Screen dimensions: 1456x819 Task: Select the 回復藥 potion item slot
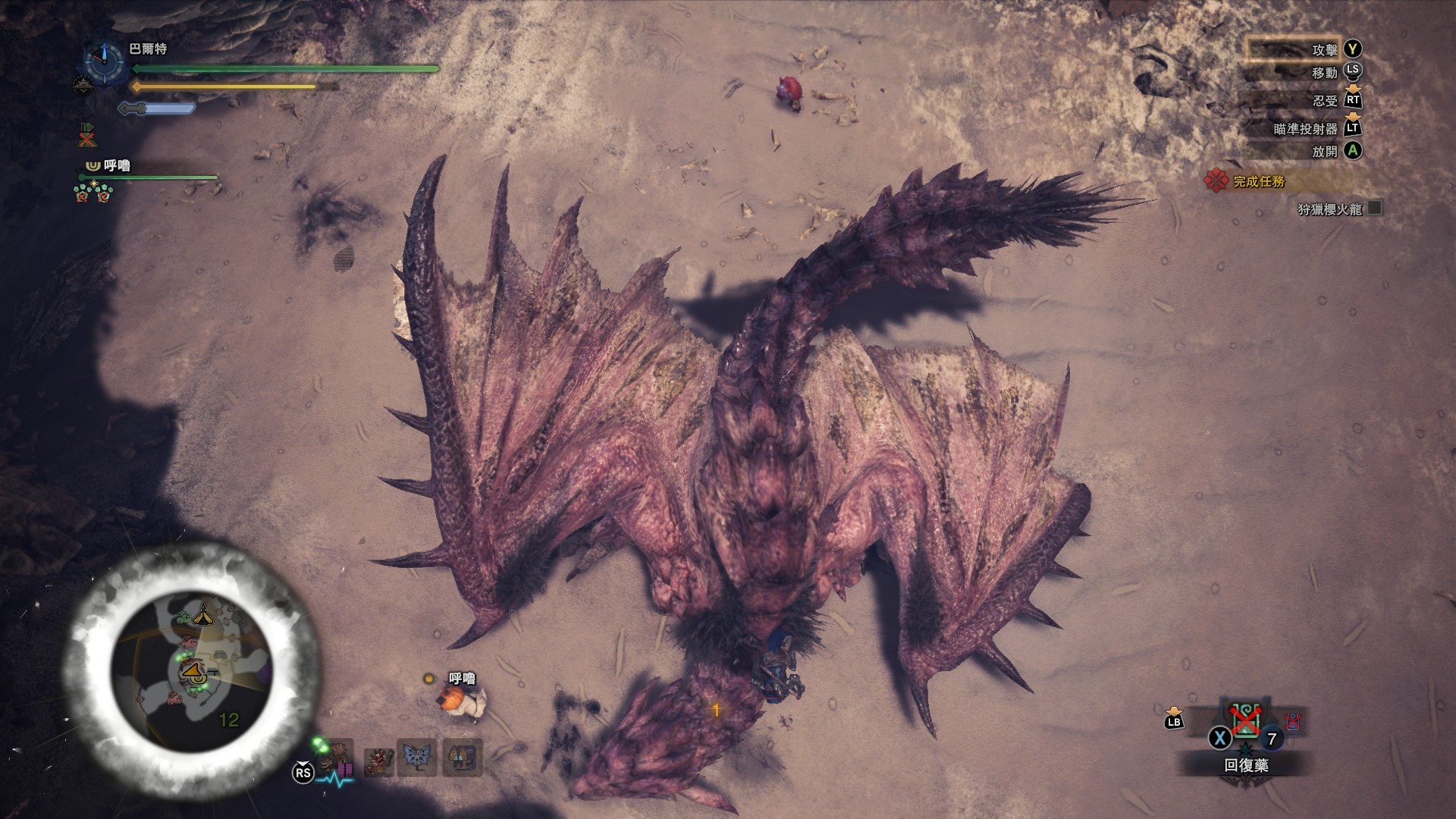(x=1246, y=720)
